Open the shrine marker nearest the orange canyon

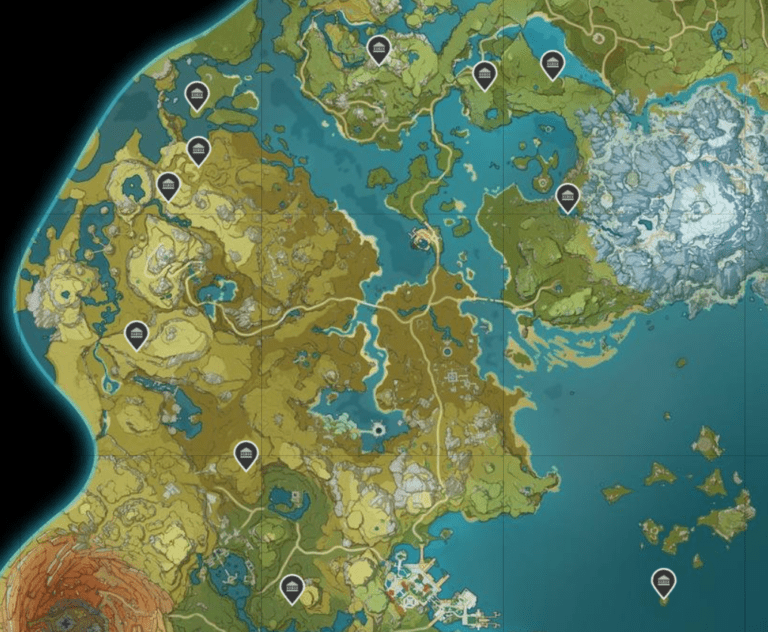pos(246,455)
